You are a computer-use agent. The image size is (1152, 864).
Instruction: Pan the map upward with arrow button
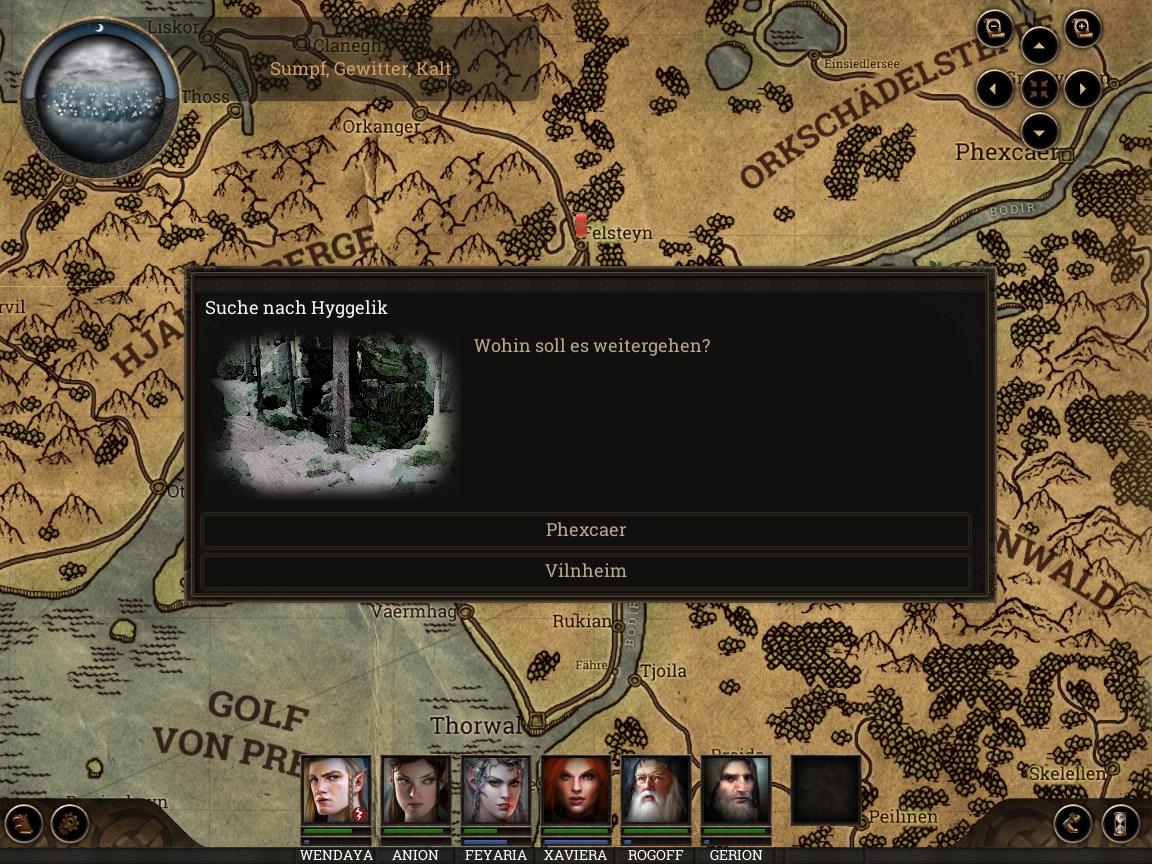1040,46
